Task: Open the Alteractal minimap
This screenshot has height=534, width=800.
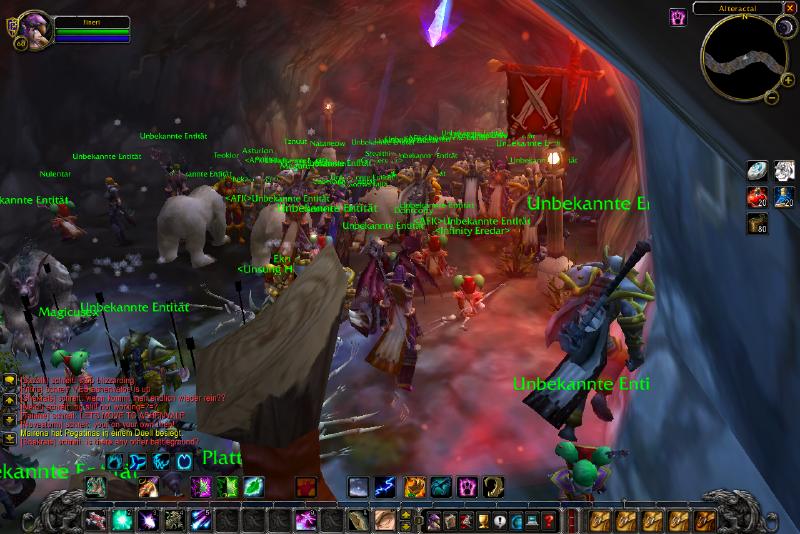Action: (738, 55)
